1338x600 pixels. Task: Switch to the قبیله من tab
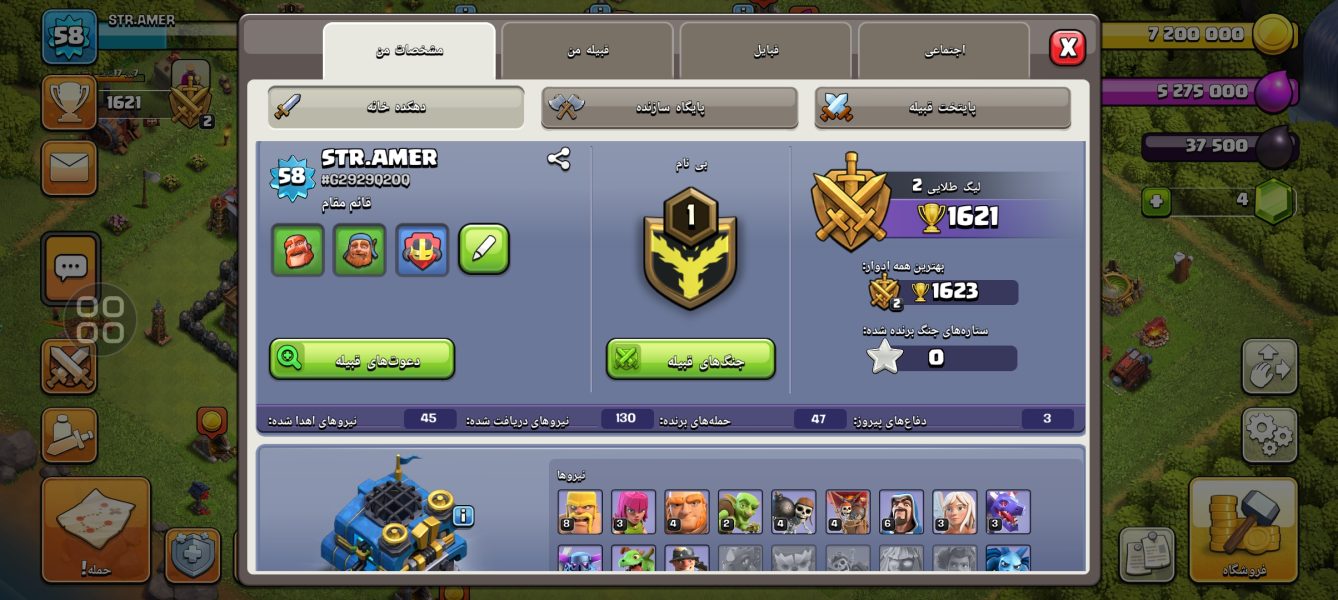click(x=587, y=50)
